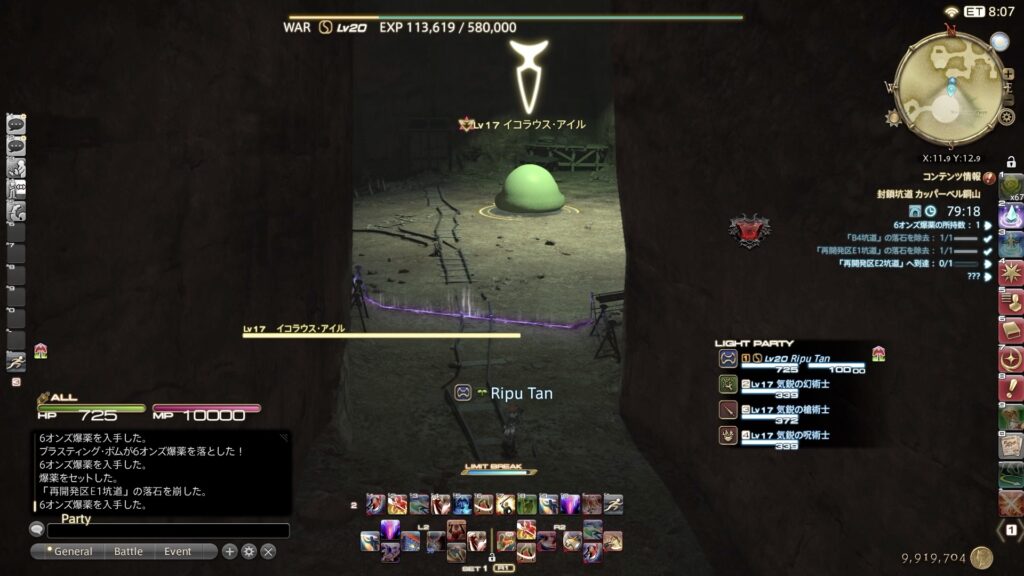Close the chat tab with X button

pos(268,551)
